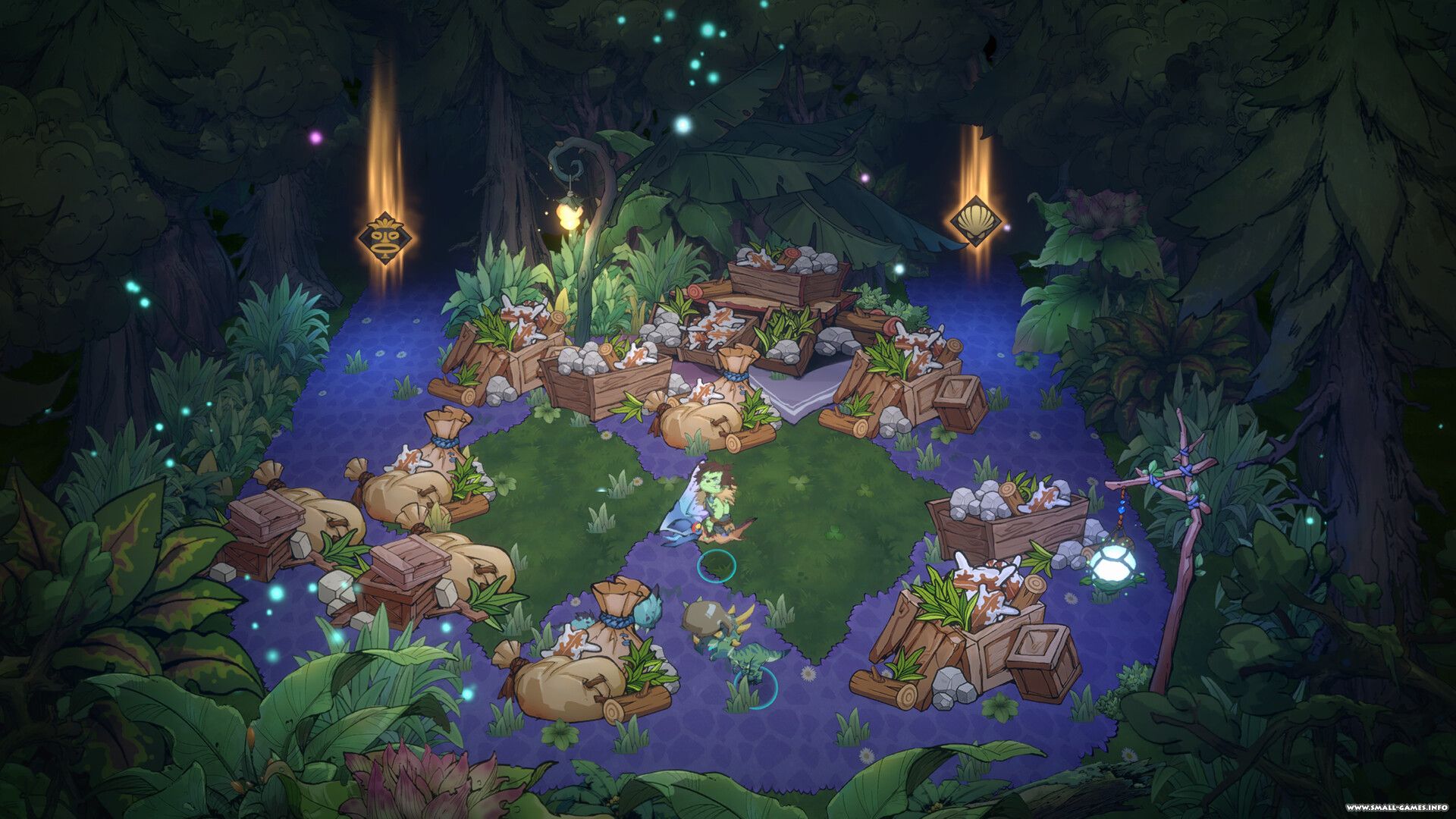Screen dimensions: 1456x819
Task: Choose the tiki mask exit marker
Action: click(x=385, y=238)
